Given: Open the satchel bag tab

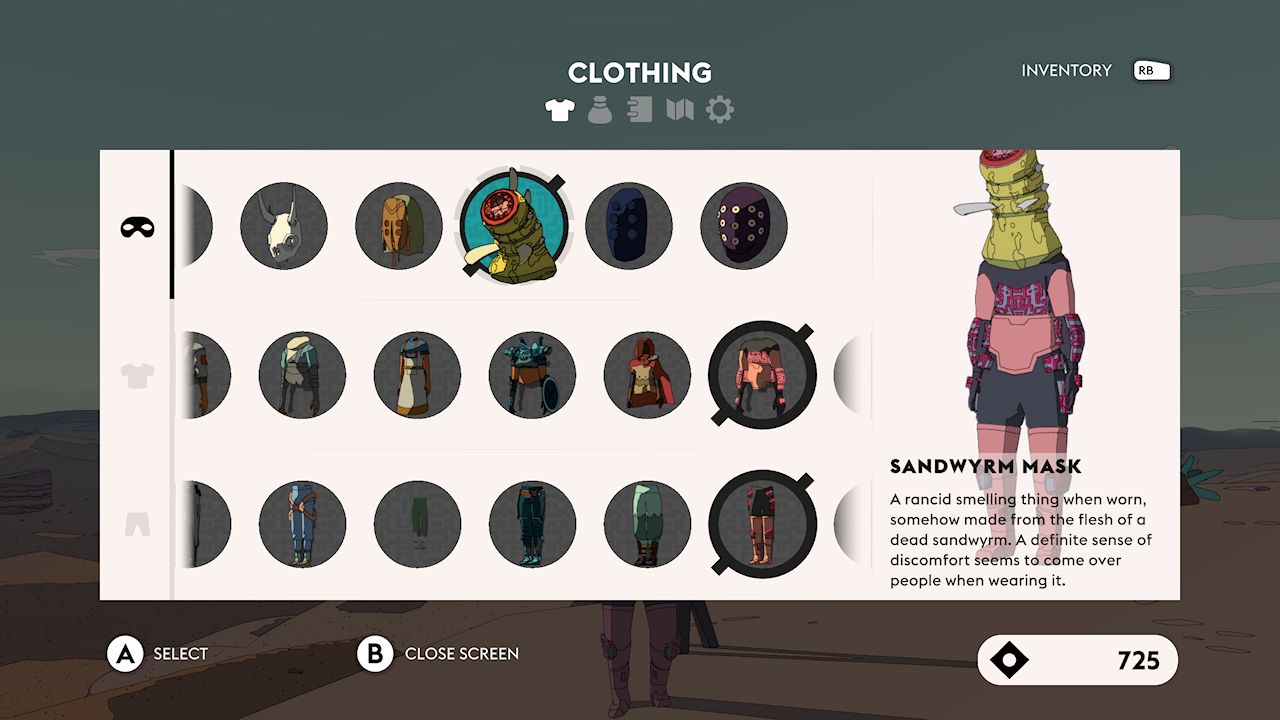Looking at the screenshot, I should click(x=598, y=109).
